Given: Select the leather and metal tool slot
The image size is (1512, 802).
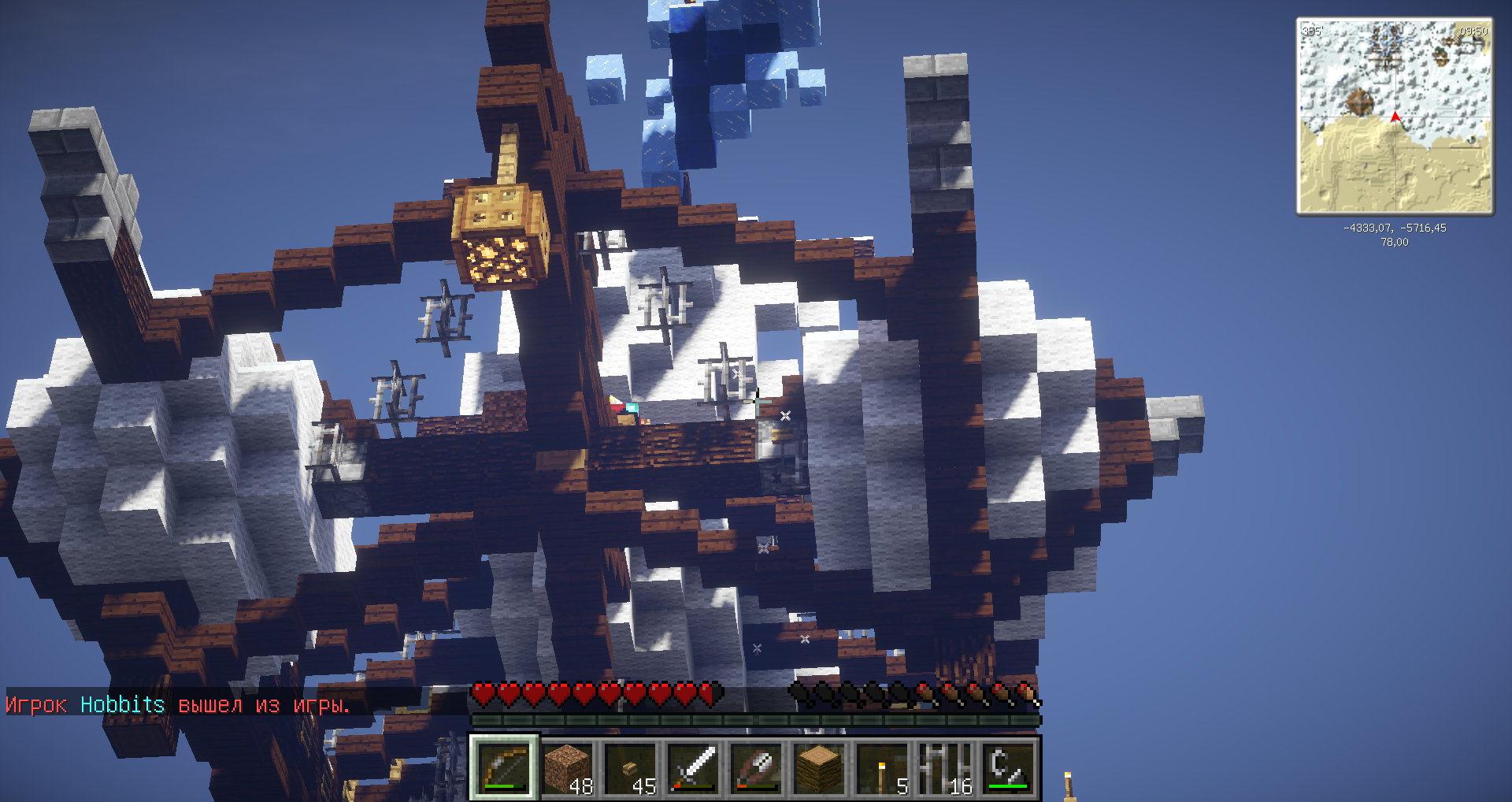Looking at the screenshot, I should coord(756,768).
